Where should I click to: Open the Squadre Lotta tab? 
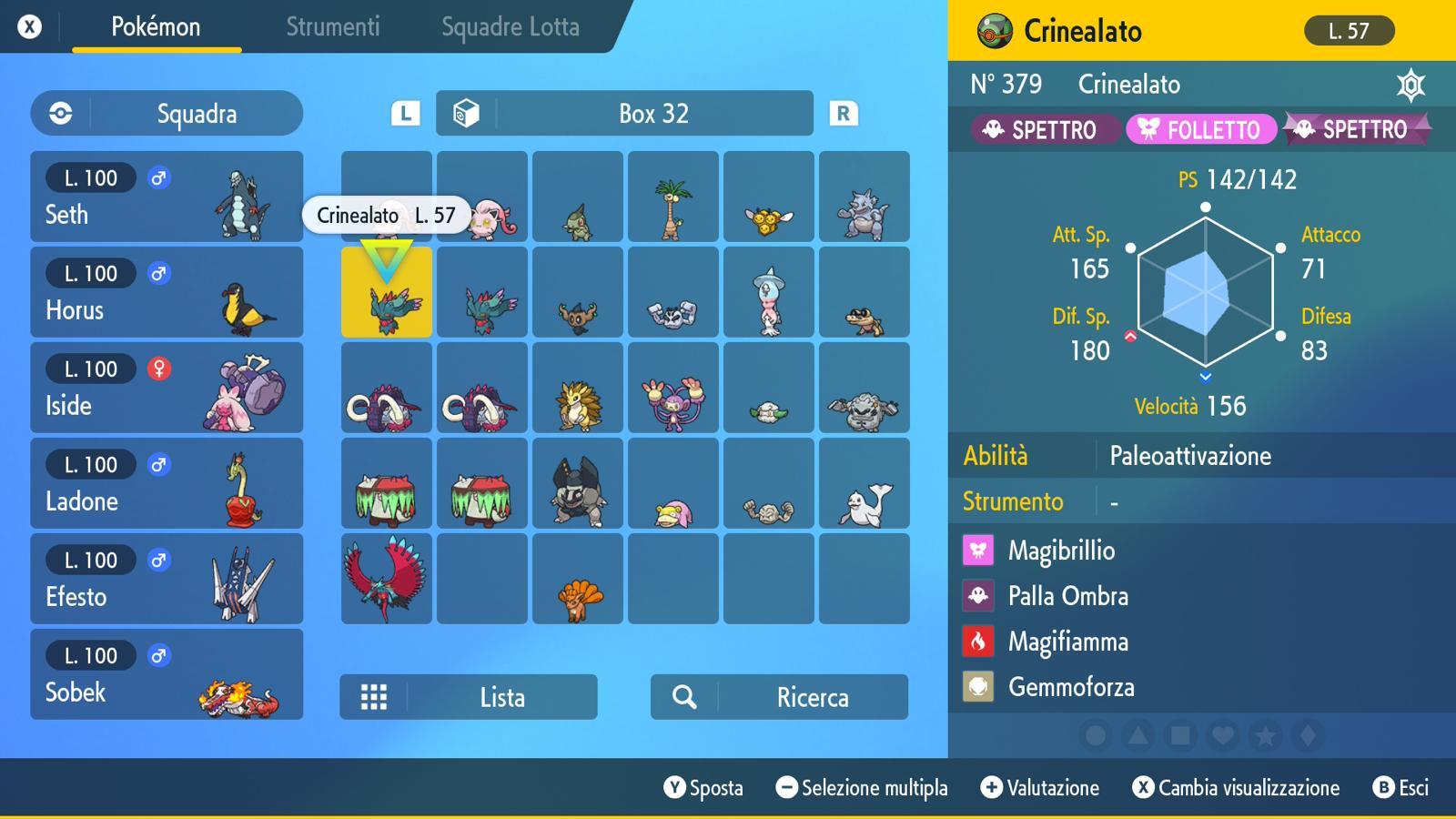[x=510, y=27]
